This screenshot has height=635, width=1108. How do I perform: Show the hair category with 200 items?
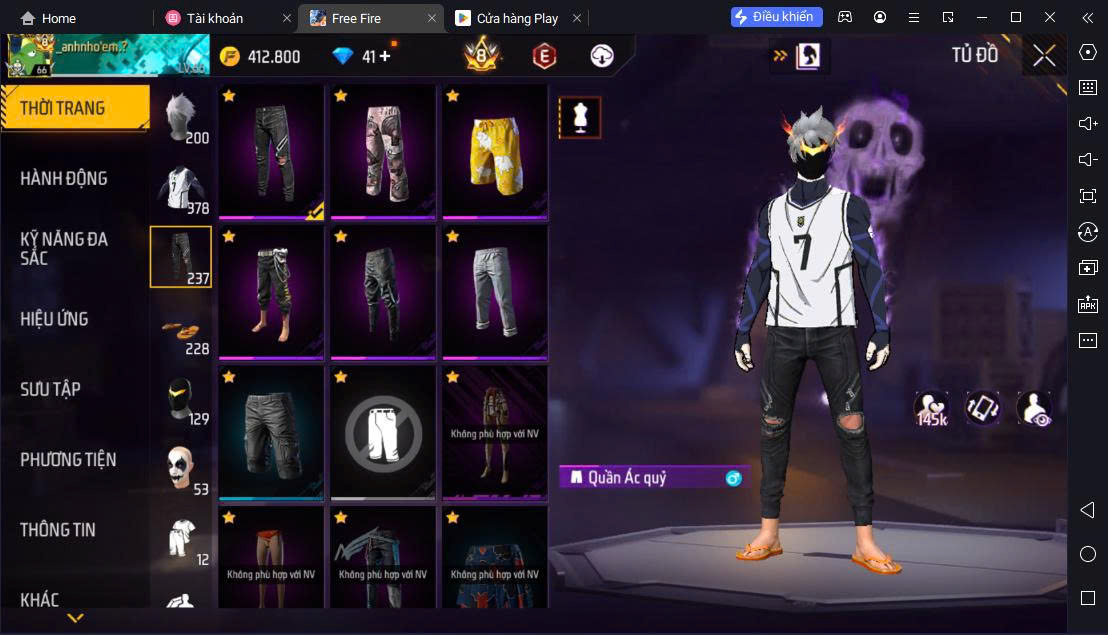tap(181, 119)
